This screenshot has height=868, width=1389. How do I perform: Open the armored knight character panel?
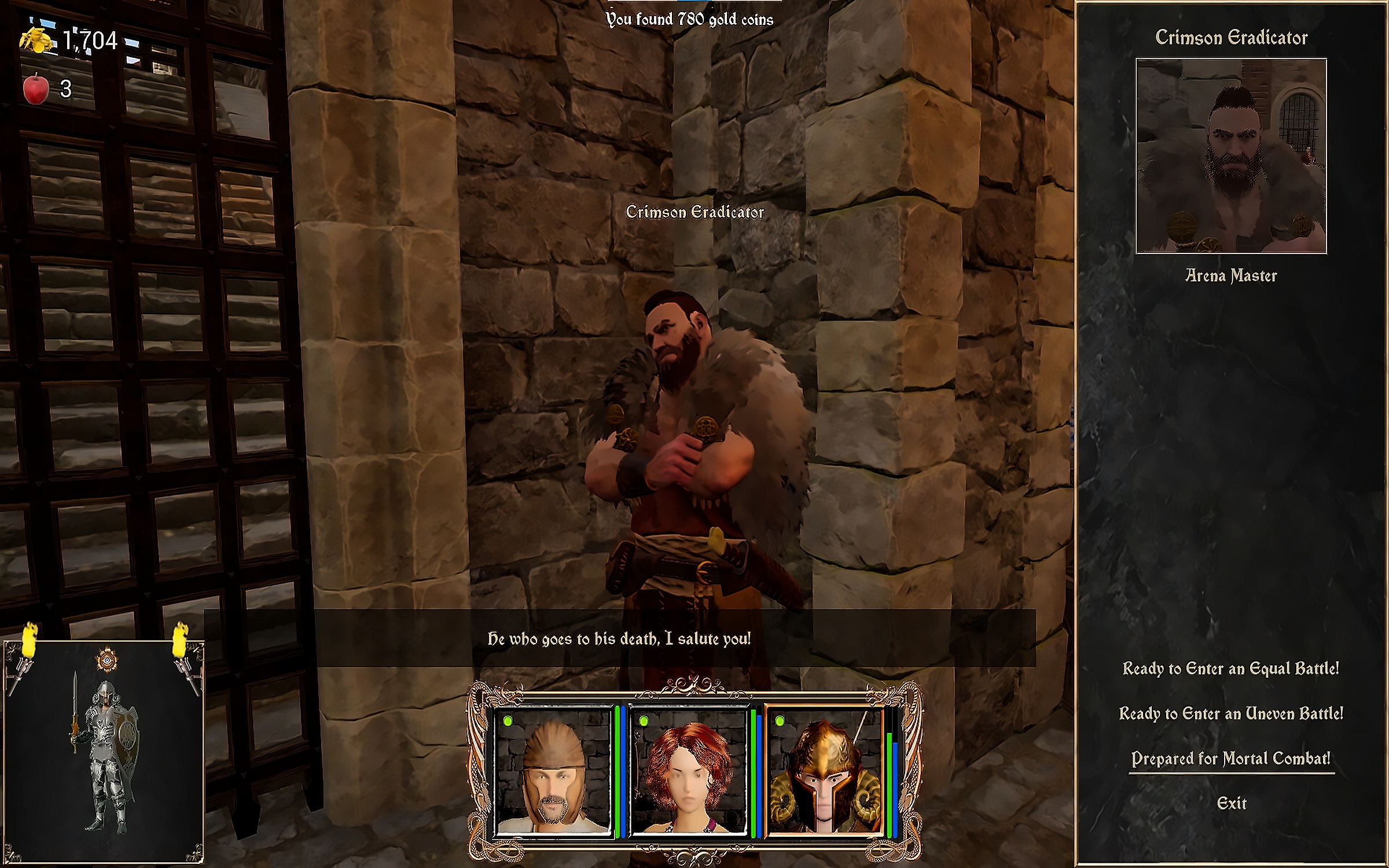(x=104, y=752)
